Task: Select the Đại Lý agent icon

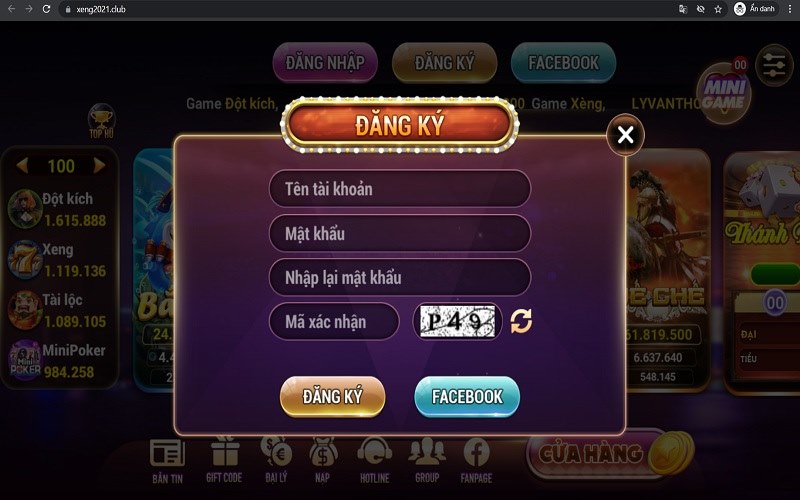Action: [276, 460]
